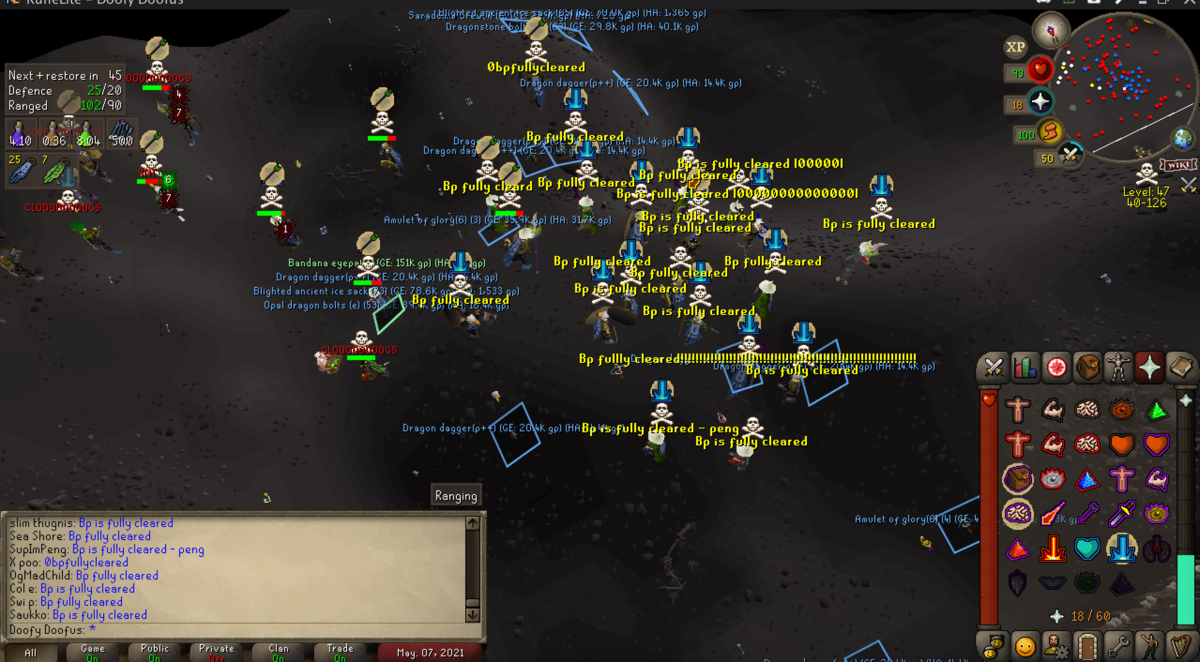Switch to the Skills tab
This screenshot has height=662, width=1200.
[1025, 368]
